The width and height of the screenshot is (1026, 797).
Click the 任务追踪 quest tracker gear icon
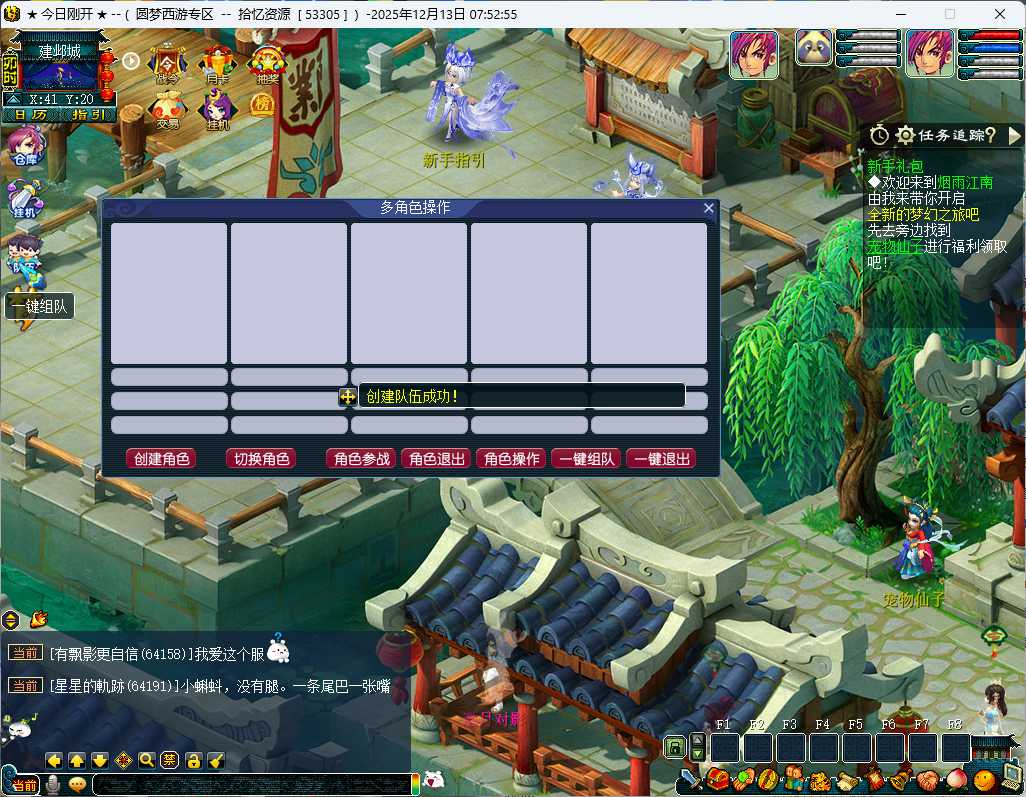pyautogui.click(x=905, y=135)
